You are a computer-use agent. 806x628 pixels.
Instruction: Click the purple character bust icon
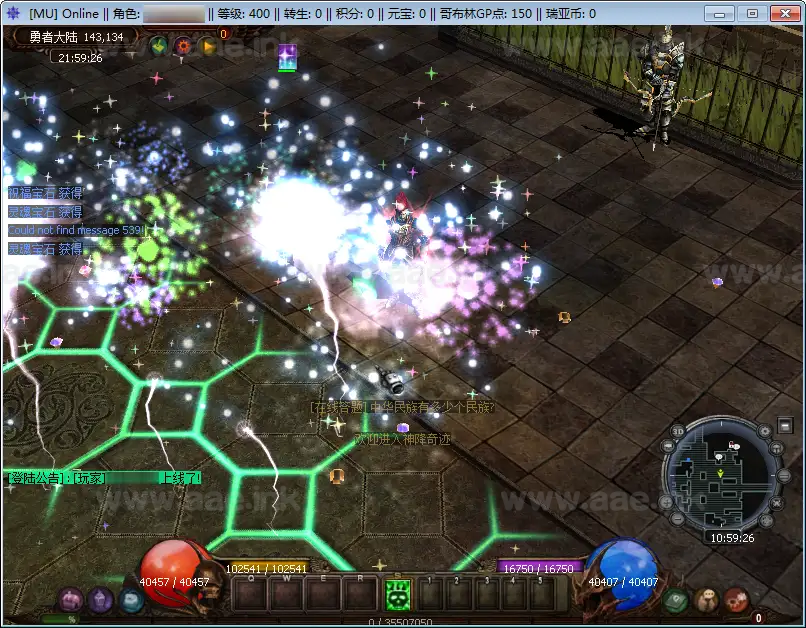tap(100, 600)
